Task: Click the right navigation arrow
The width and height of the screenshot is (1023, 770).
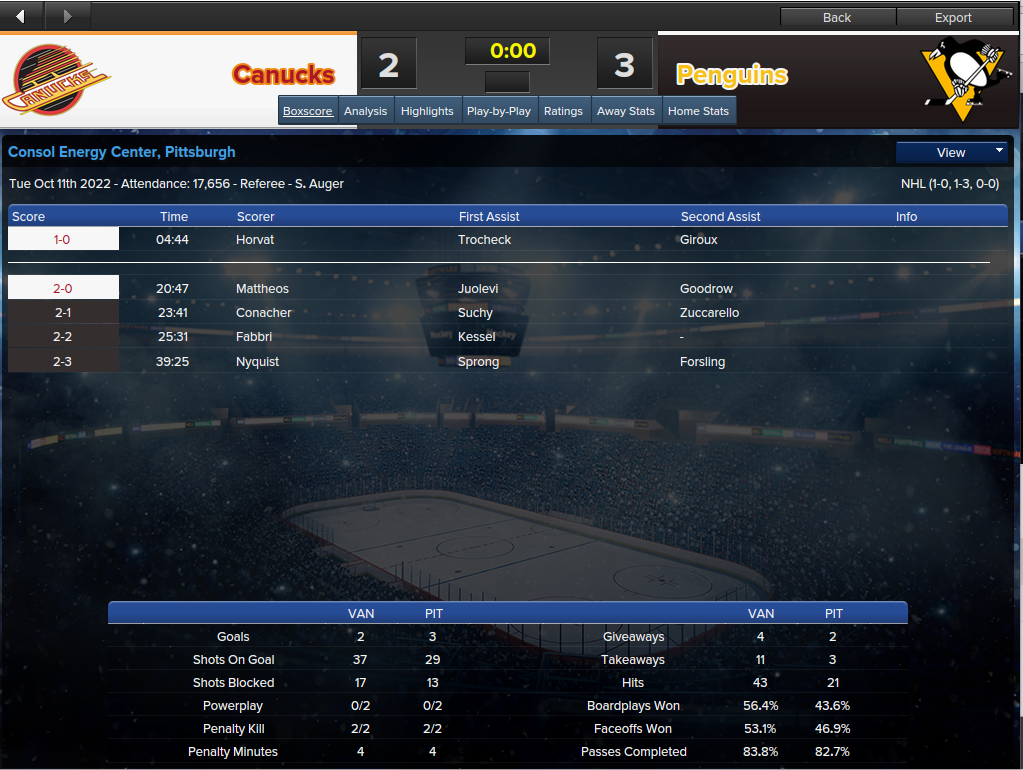Action: pos(67,16)
